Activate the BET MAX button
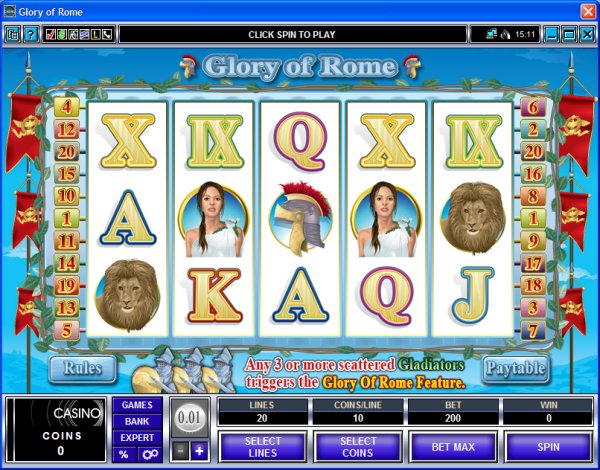 coord(451,445)
